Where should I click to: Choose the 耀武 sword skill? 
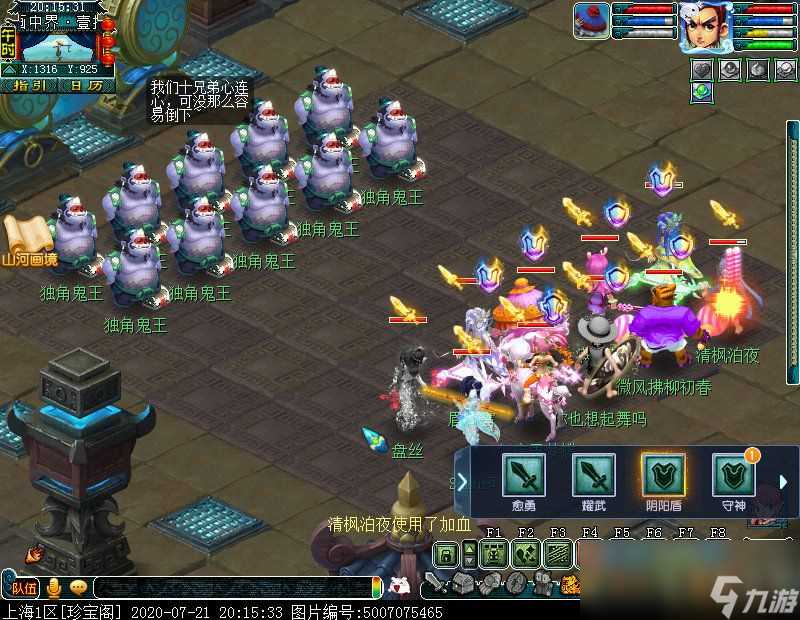point(593,475)
